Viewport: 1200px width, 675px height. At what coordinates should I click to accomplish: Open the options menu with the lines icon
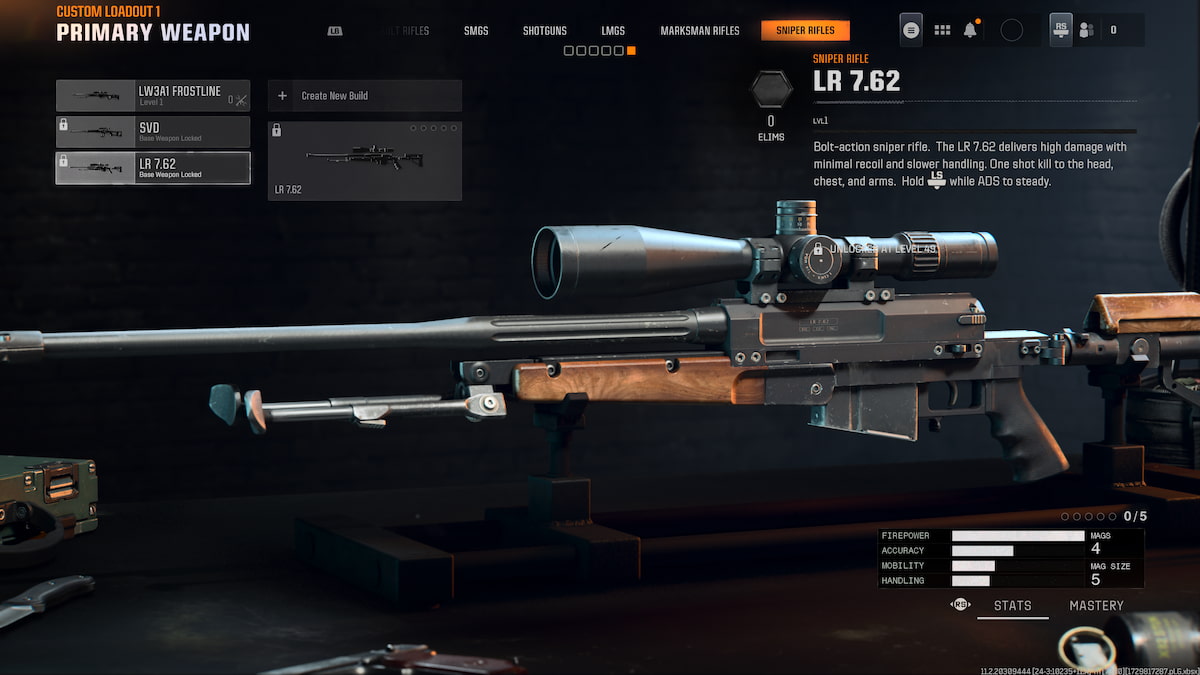911,30
